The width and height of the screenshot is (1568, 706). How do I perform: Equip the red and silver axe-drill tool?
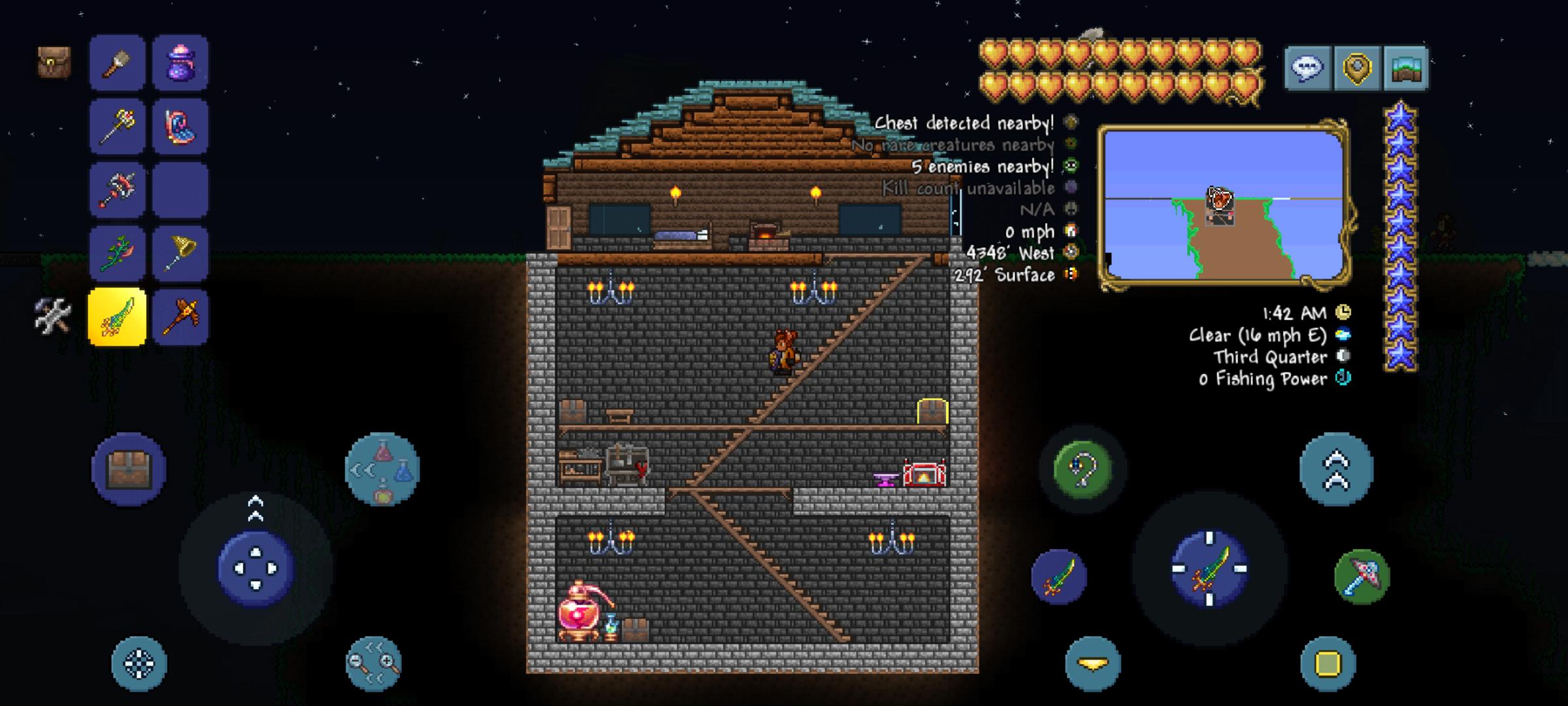tap(117, 190)
